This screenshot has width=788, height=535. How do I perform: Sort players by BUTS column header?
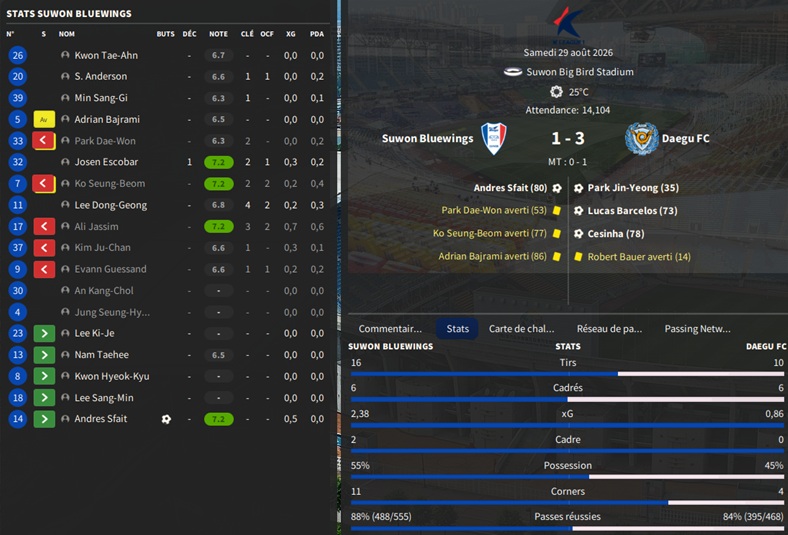tap(165, 34)
